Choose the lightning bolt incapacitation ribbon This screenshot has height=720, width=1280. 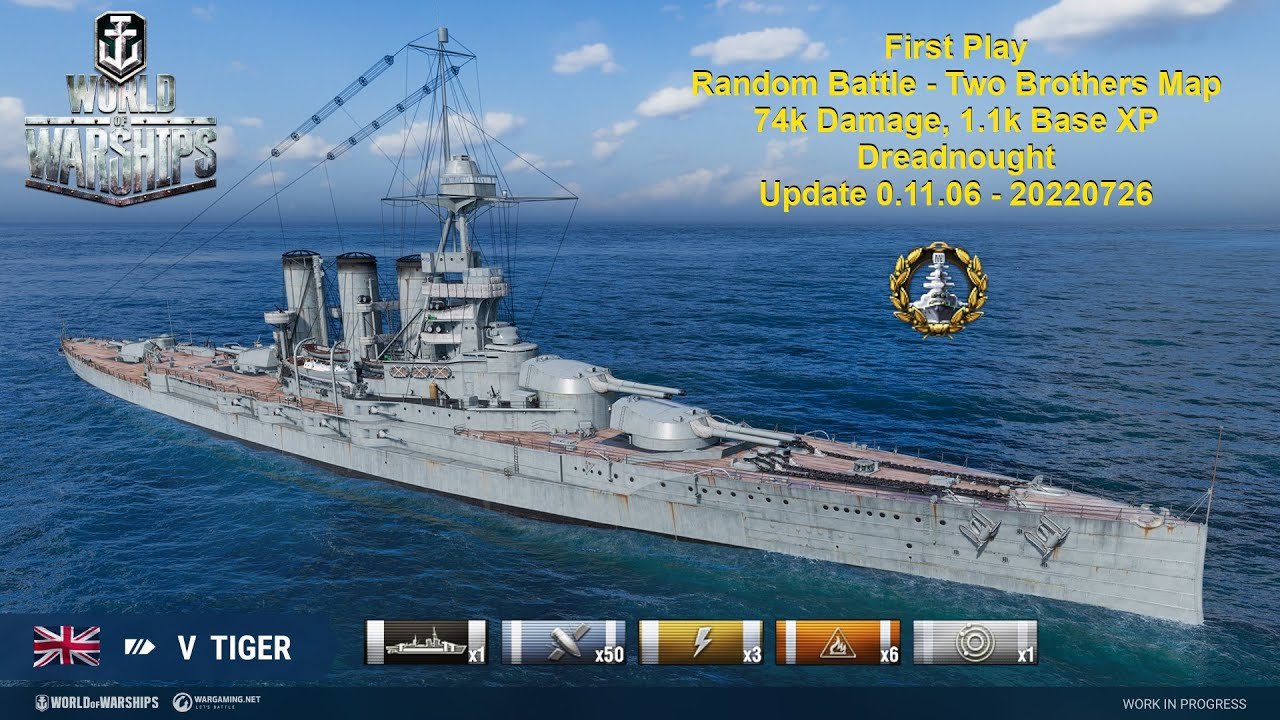click(x=701, y=643)
